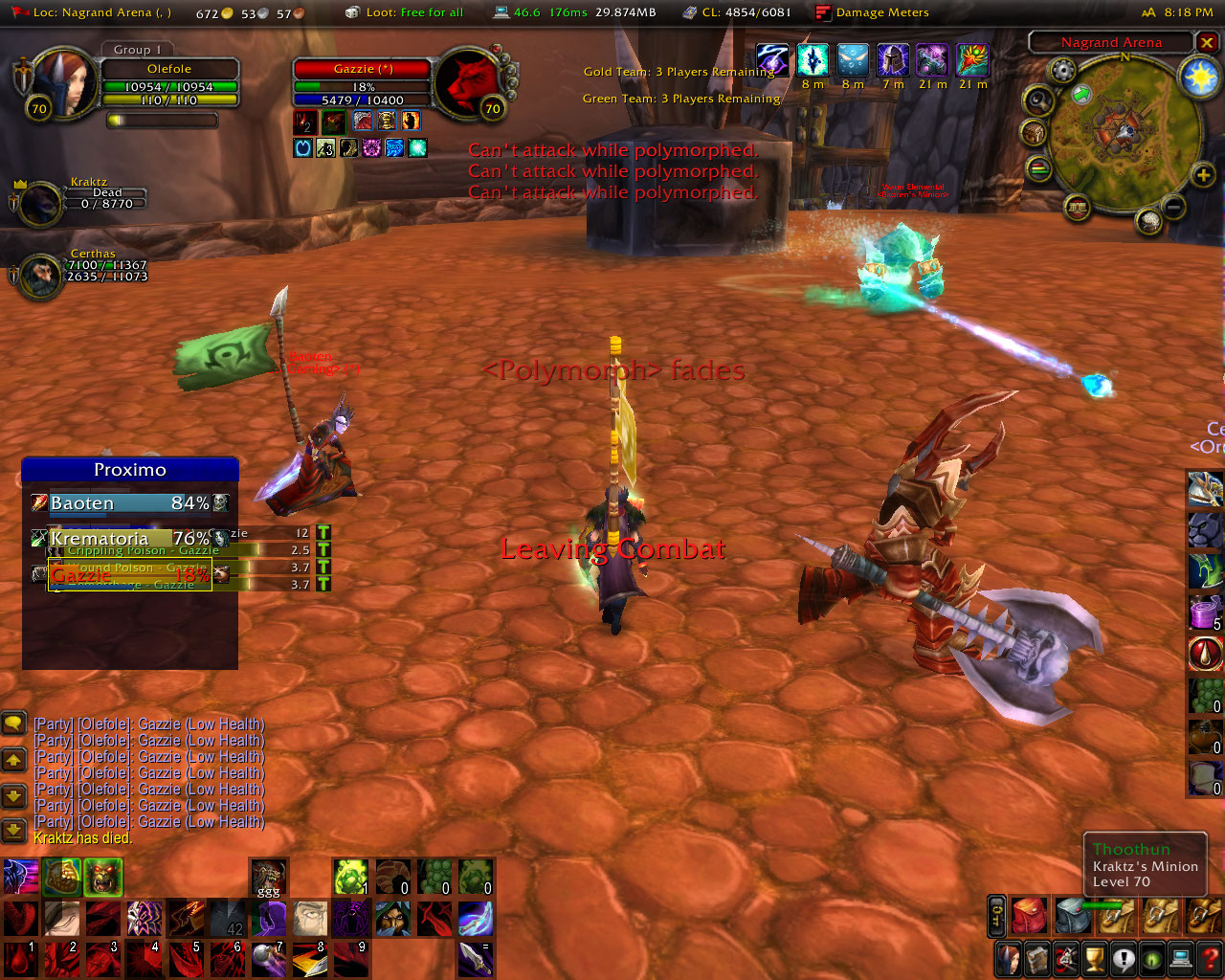This screenshot has width=1225, height=980.
Task: Zoom in the minimap with plus button
Action: click(x=1203, y=175)
